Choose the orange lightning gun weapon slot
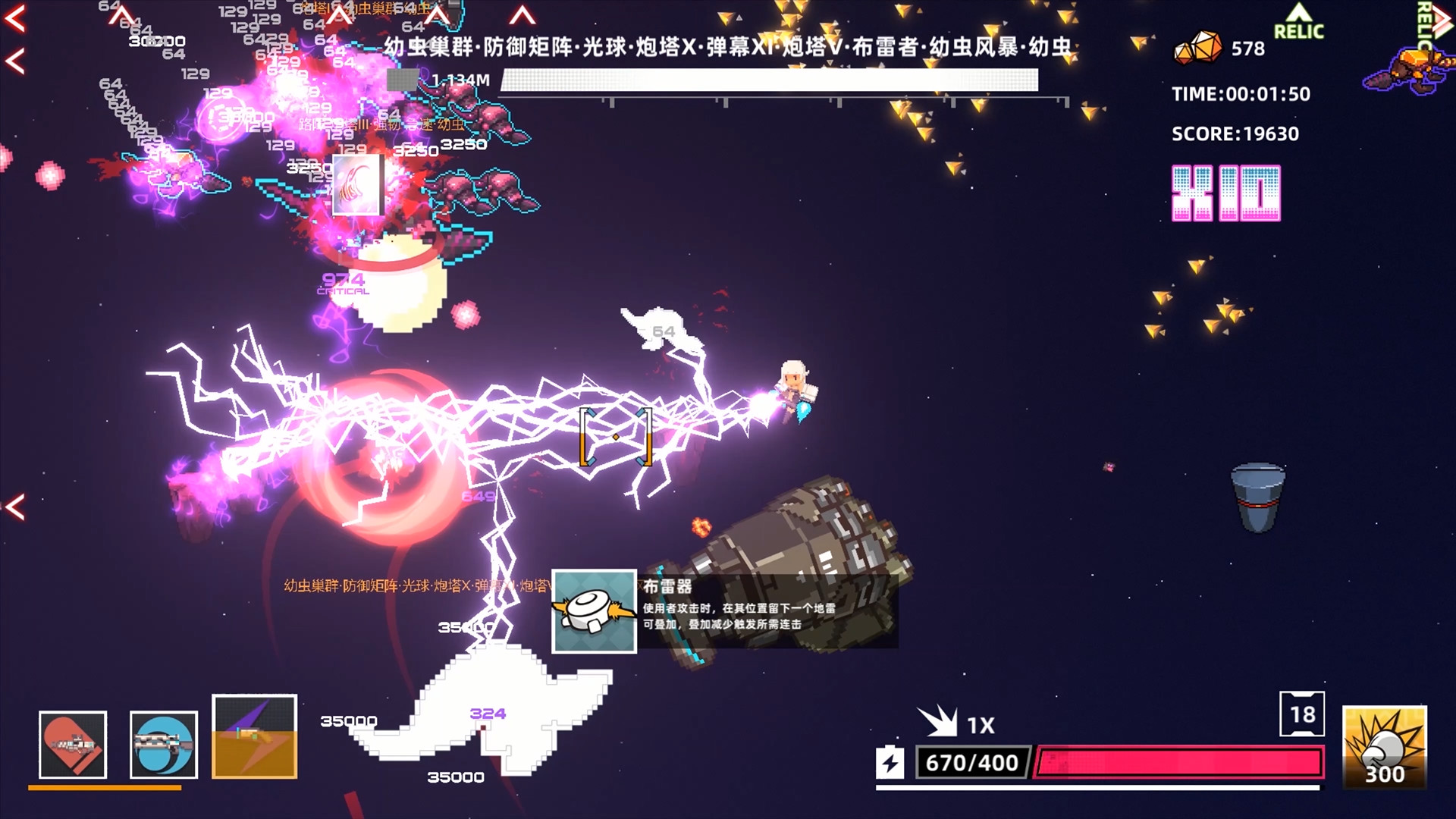 255,736
